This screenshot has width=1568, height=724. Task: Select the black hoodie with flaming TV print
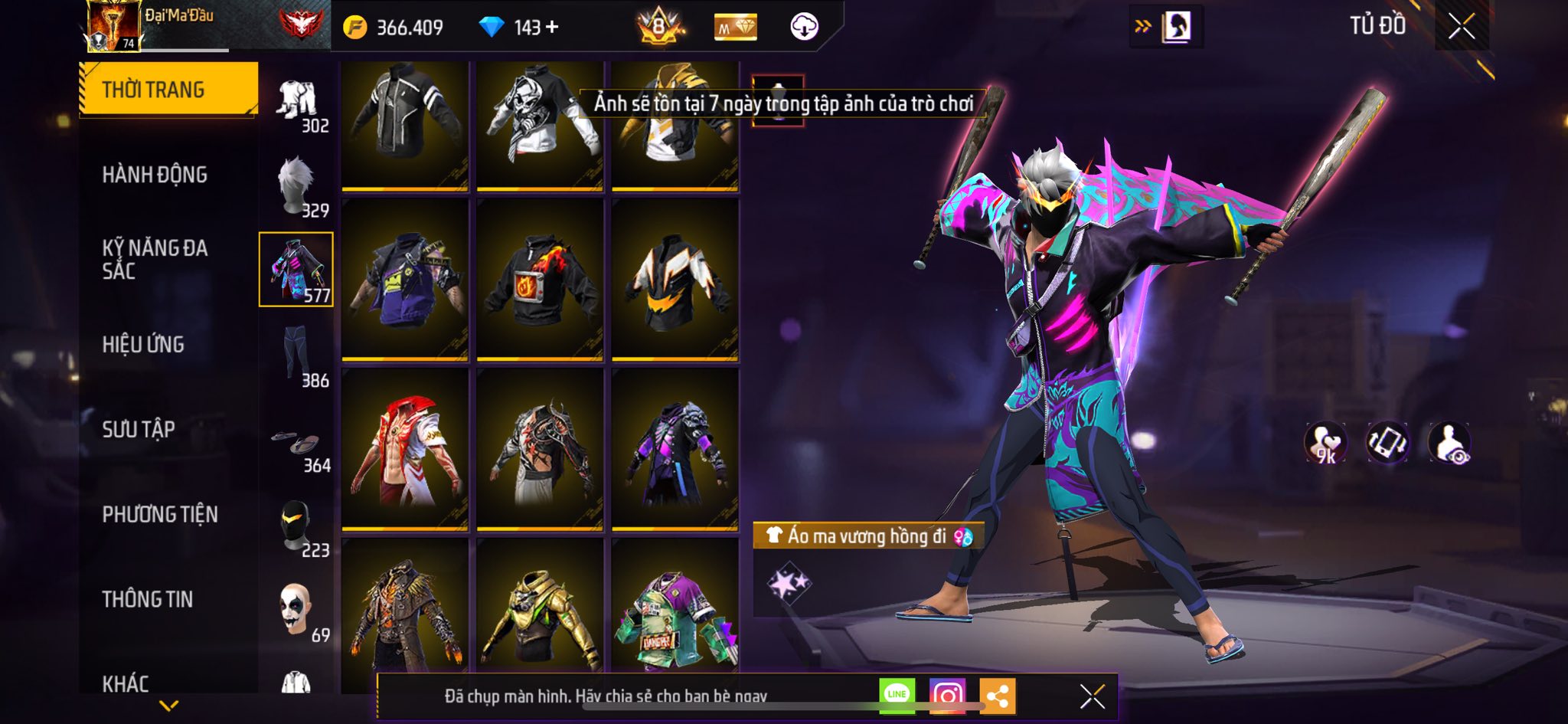click(x=540, y=279)
